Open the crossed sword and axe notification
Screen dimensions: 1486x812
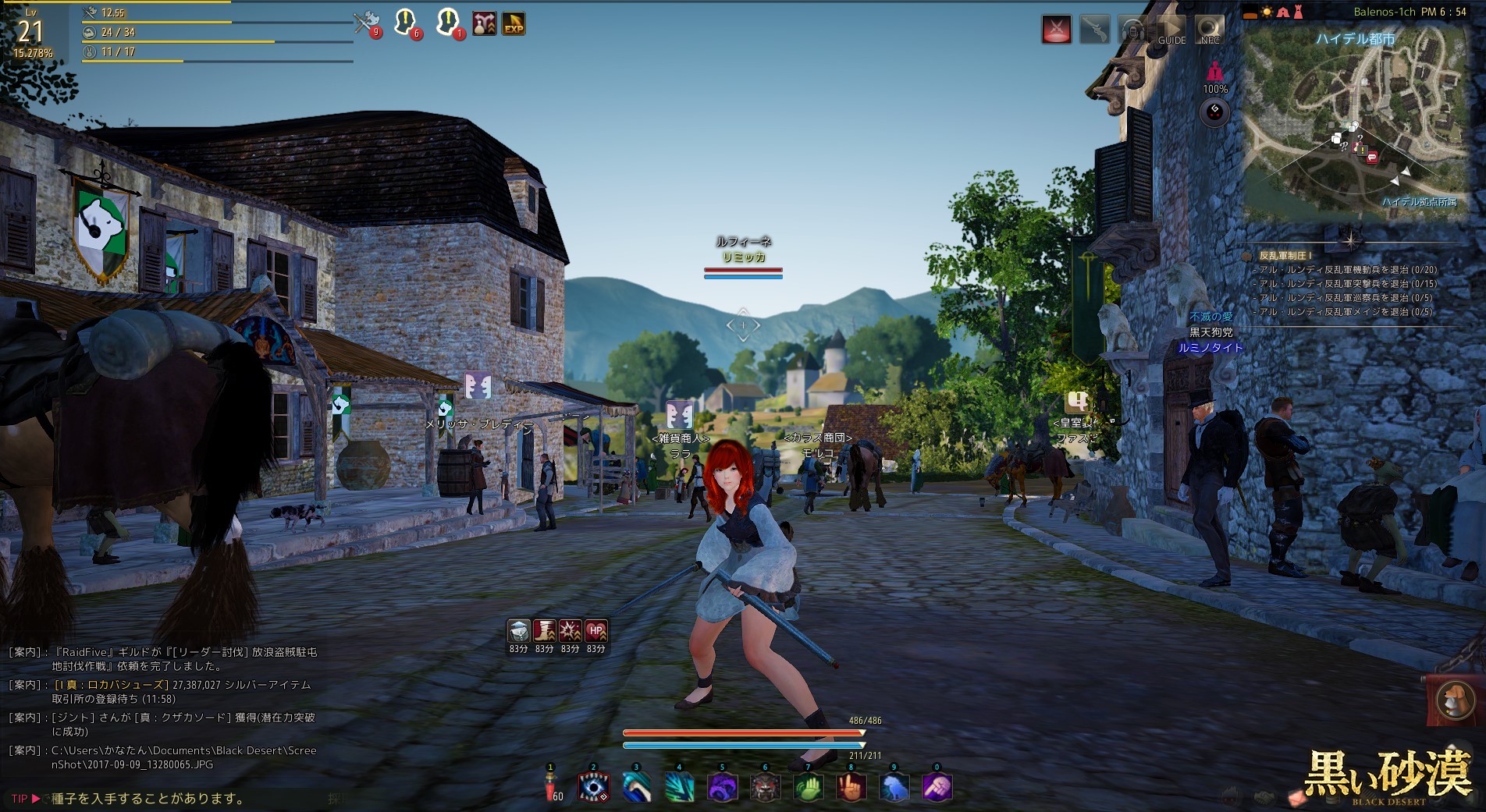[x=365, y=23]
